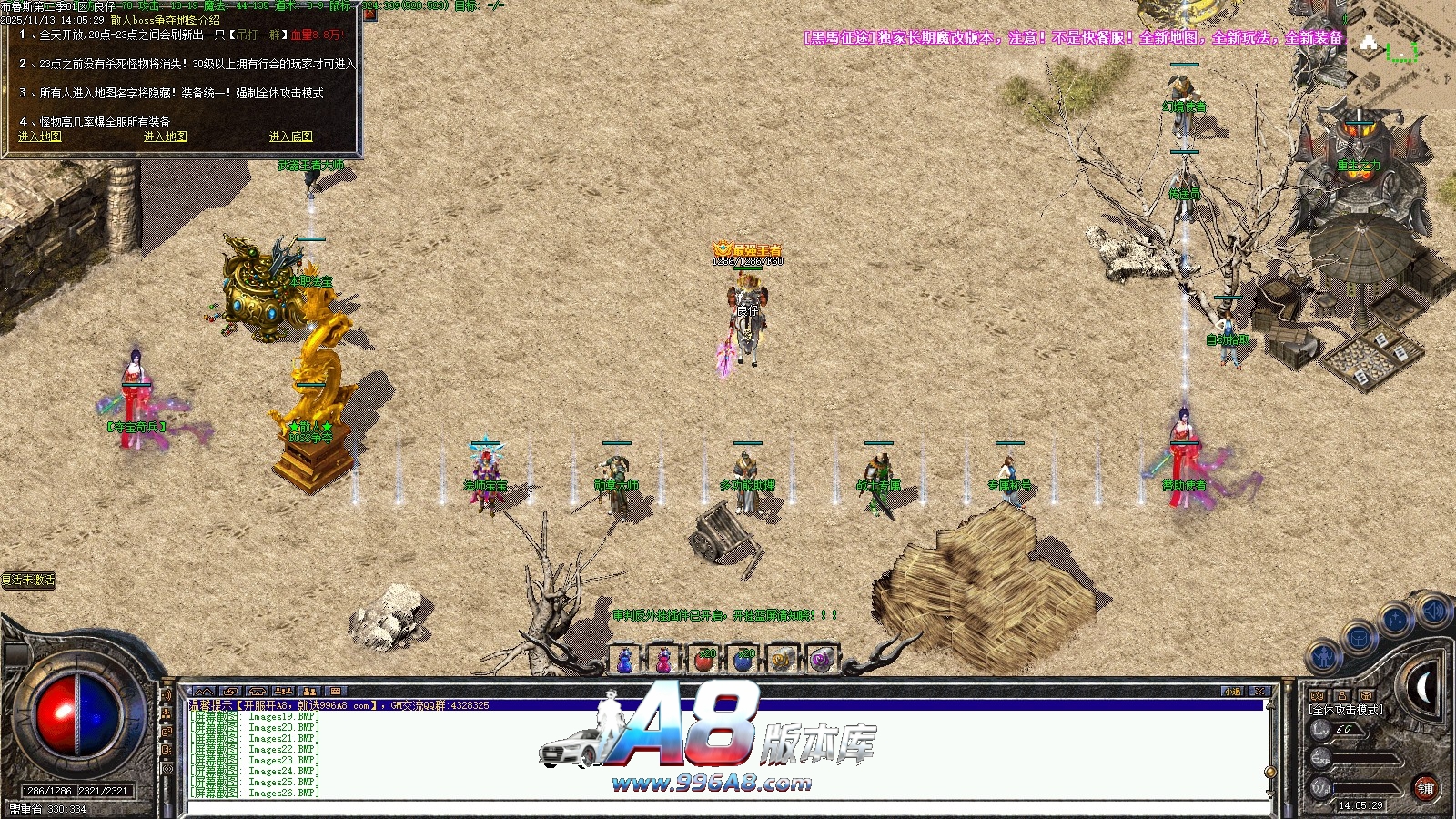
Task: Select the blue potion stack of 20
Action: (x=743, y=661)
